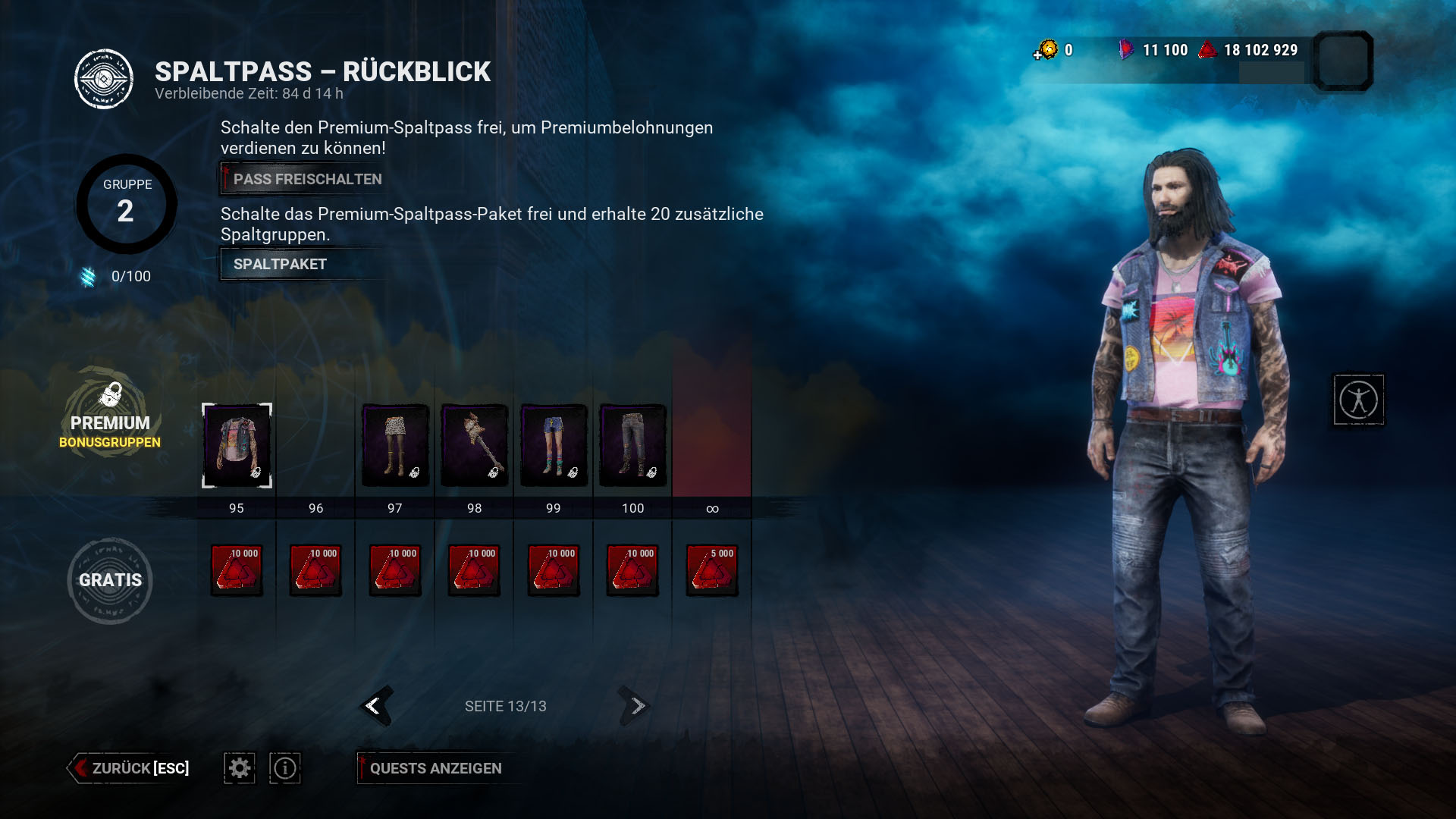This screenshot has height=819, width=1456.
Task: Click the Spaltpass rift emblem icon
Action: pyautogui.click(x=104, y=78)
